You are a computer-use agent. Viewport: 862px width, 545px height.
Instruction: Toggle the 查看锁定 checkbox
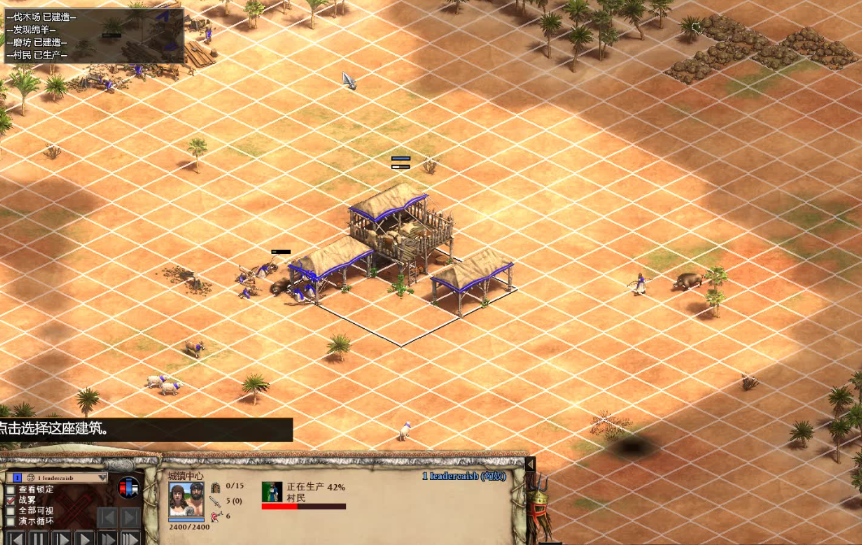[x=12, y=489]
